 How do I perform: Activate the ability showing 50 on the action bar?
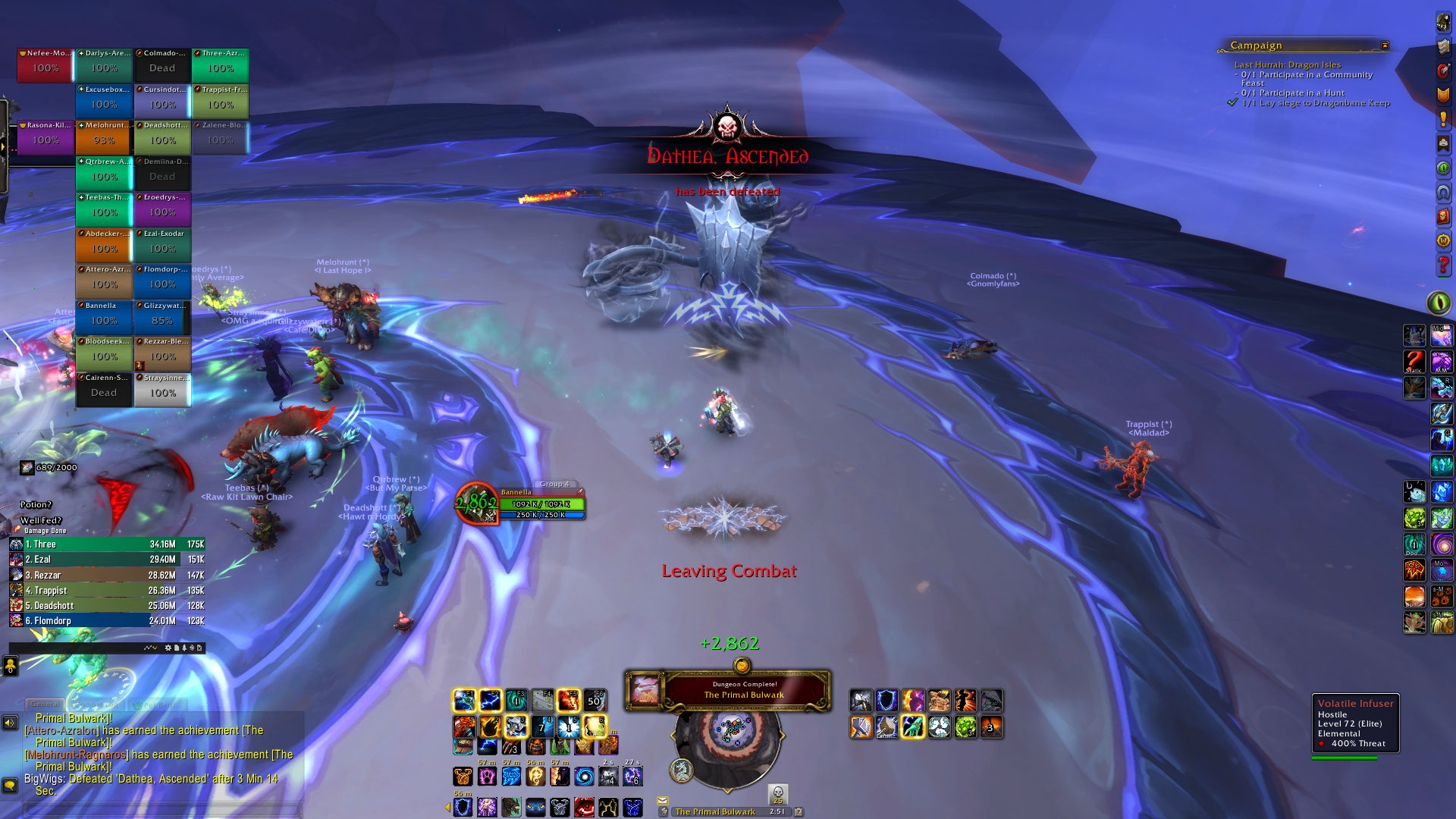595,701
